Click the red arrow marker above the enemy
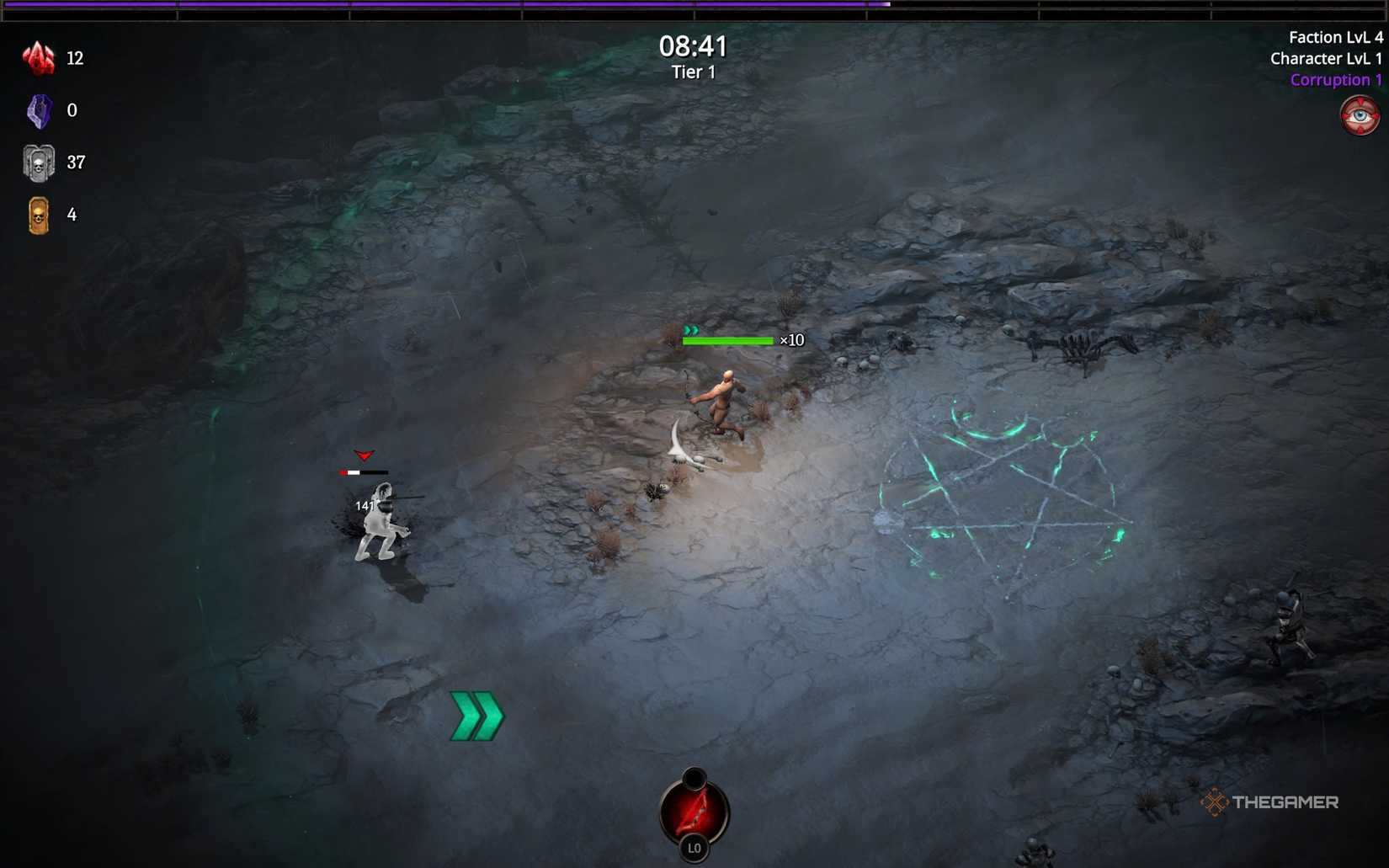 point(364,456)
